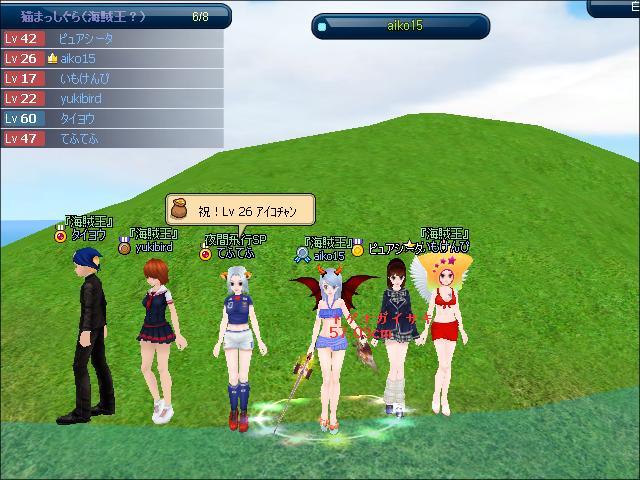Click the party title header bar
The height and width of the screenshot is (480, 640).
click(115, 16)
